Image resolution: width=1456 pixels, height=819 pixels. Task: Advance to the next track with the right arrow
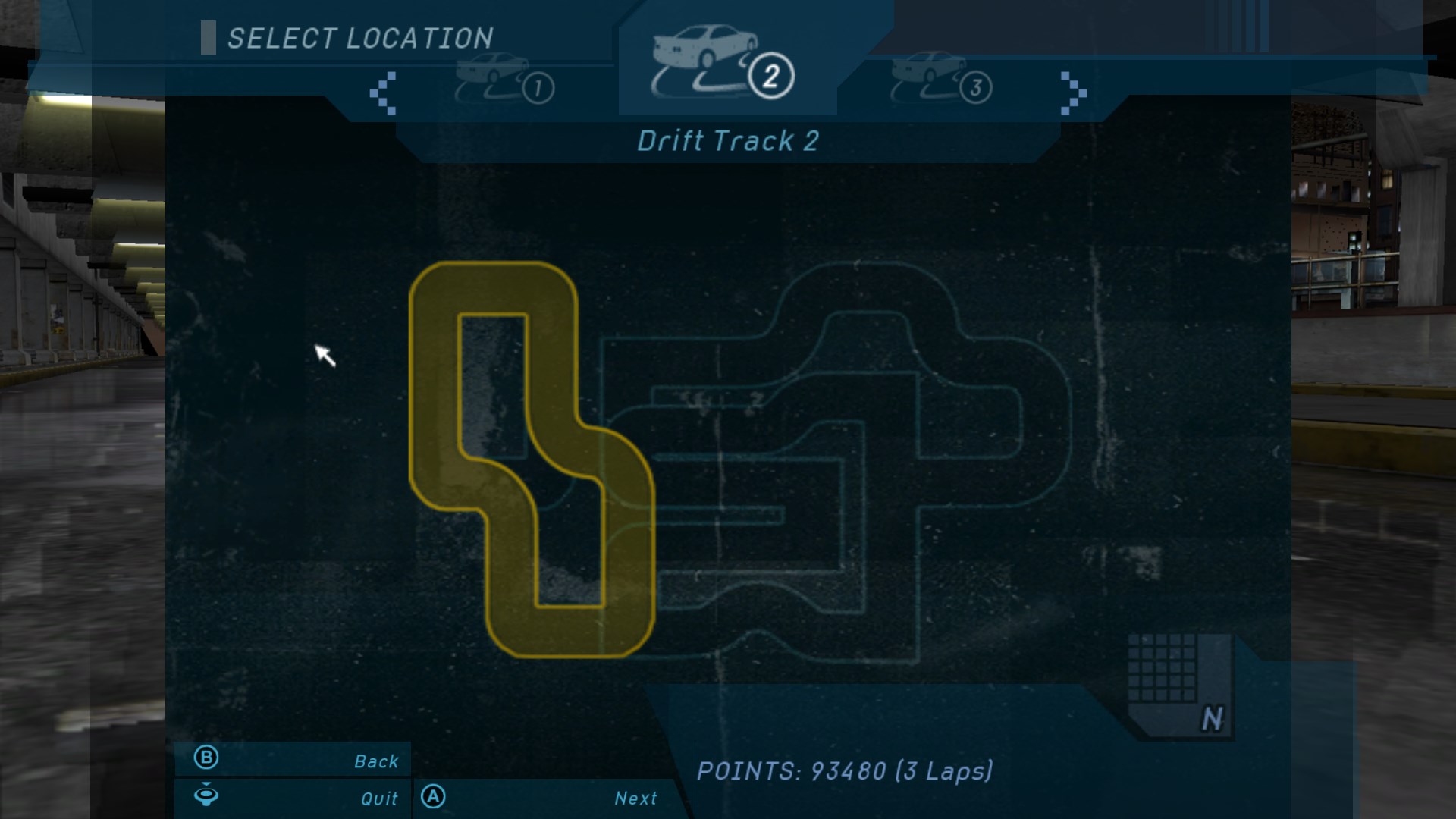click(x=1072, y=93)
